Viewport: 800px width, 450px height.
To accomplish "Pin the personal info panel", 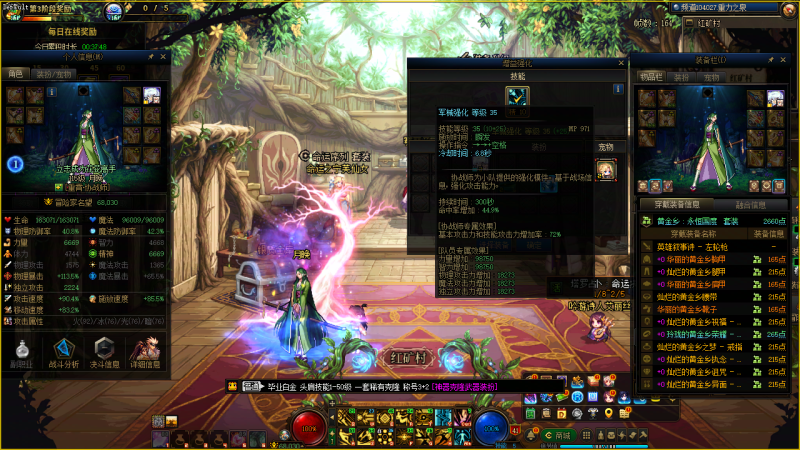I will pyautogui.click(x=150, y=57).
